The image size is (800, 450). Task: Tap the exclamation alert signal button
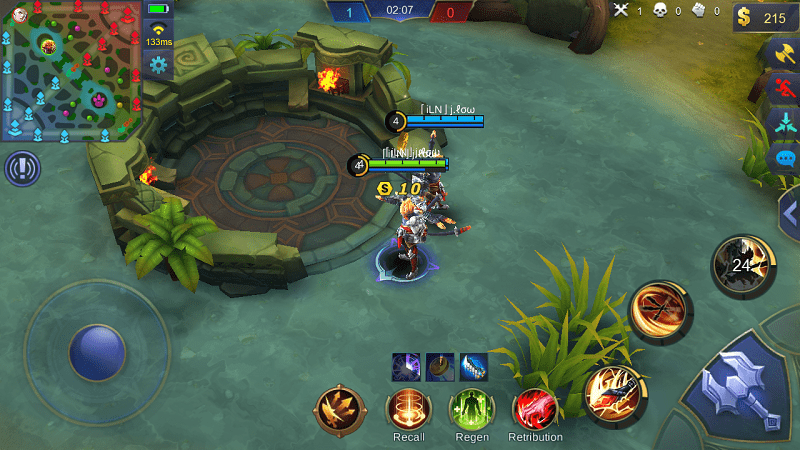coord(21,169)
